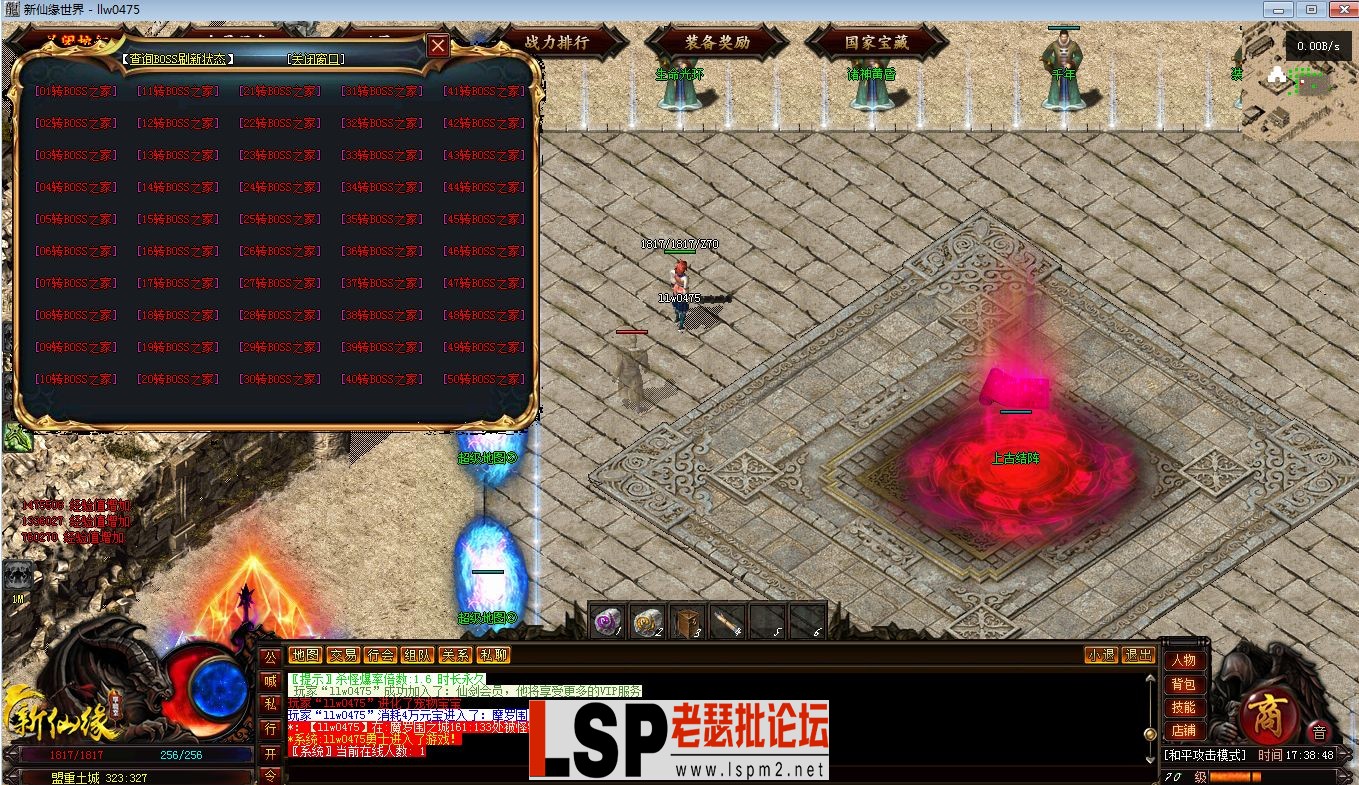Toggle the 公 public chat channel

pos(270,655)
